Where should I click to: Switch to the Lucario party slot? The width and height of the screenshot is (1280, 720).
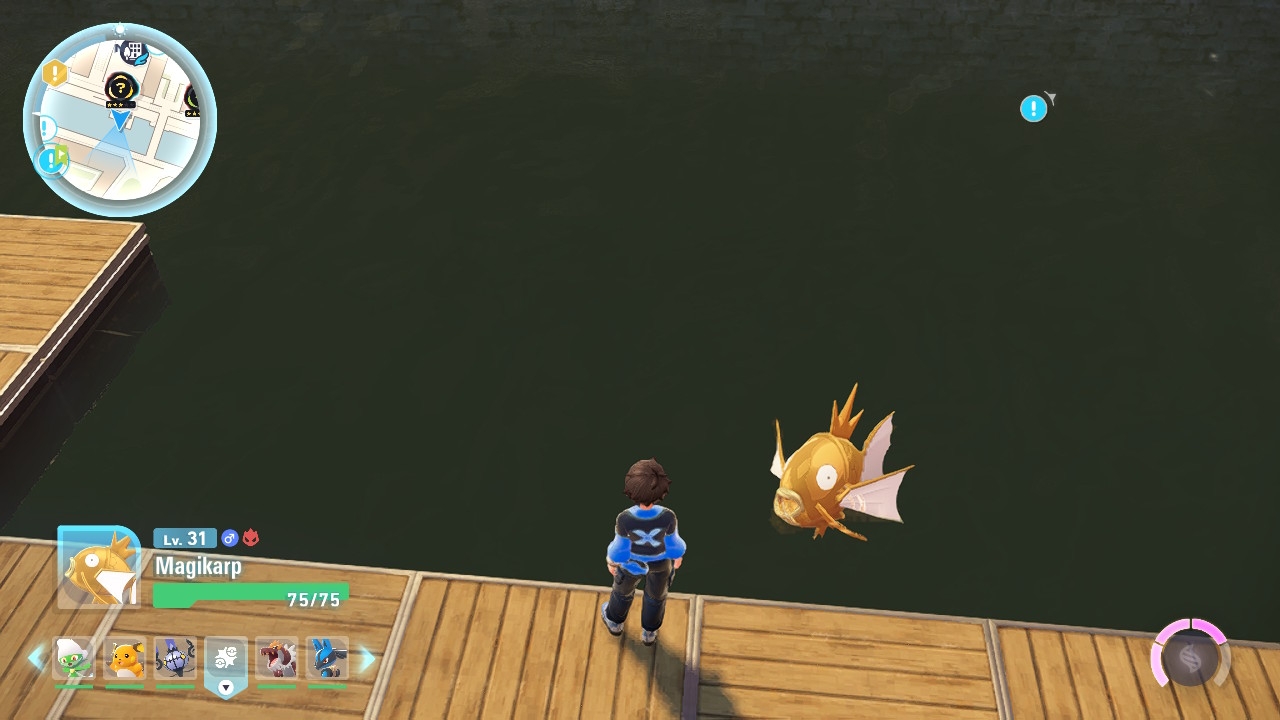click(327, 659)
